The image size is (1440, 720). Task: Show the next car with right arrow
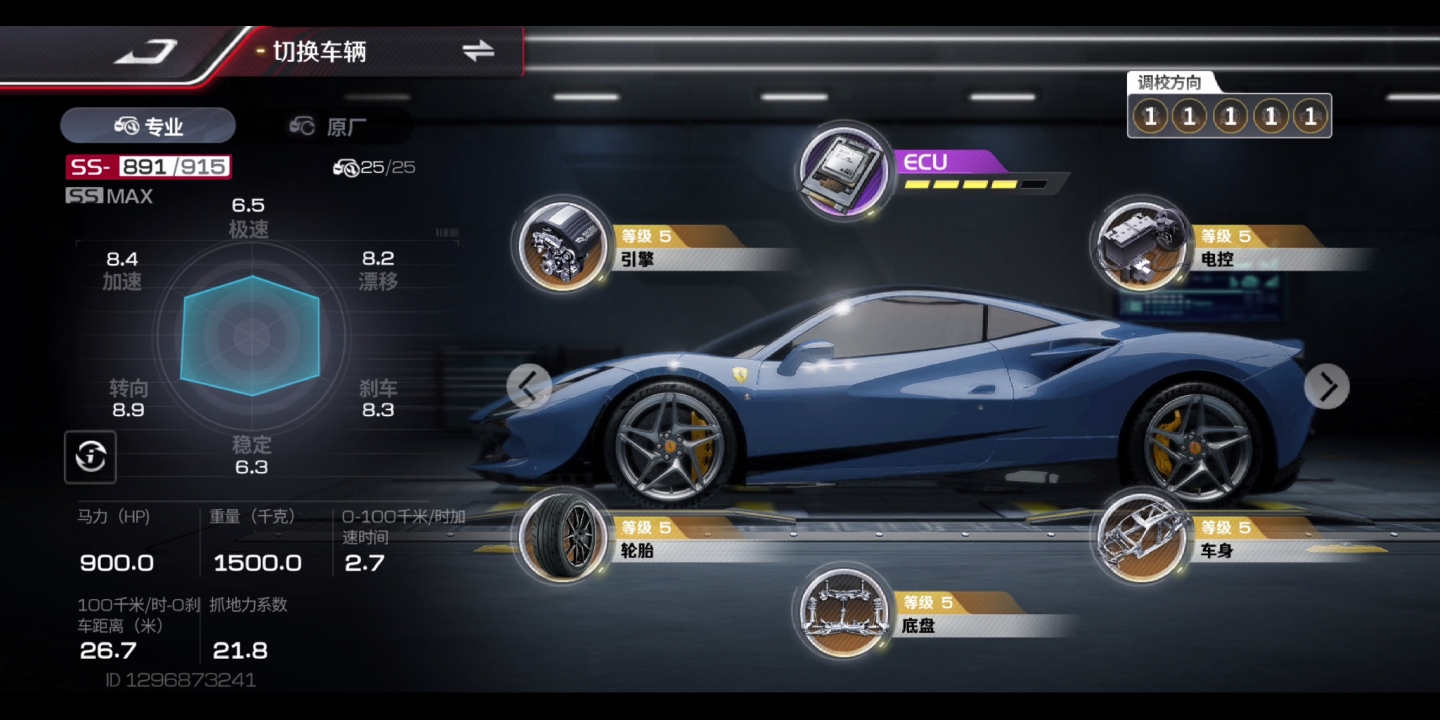click(1327, 386)
